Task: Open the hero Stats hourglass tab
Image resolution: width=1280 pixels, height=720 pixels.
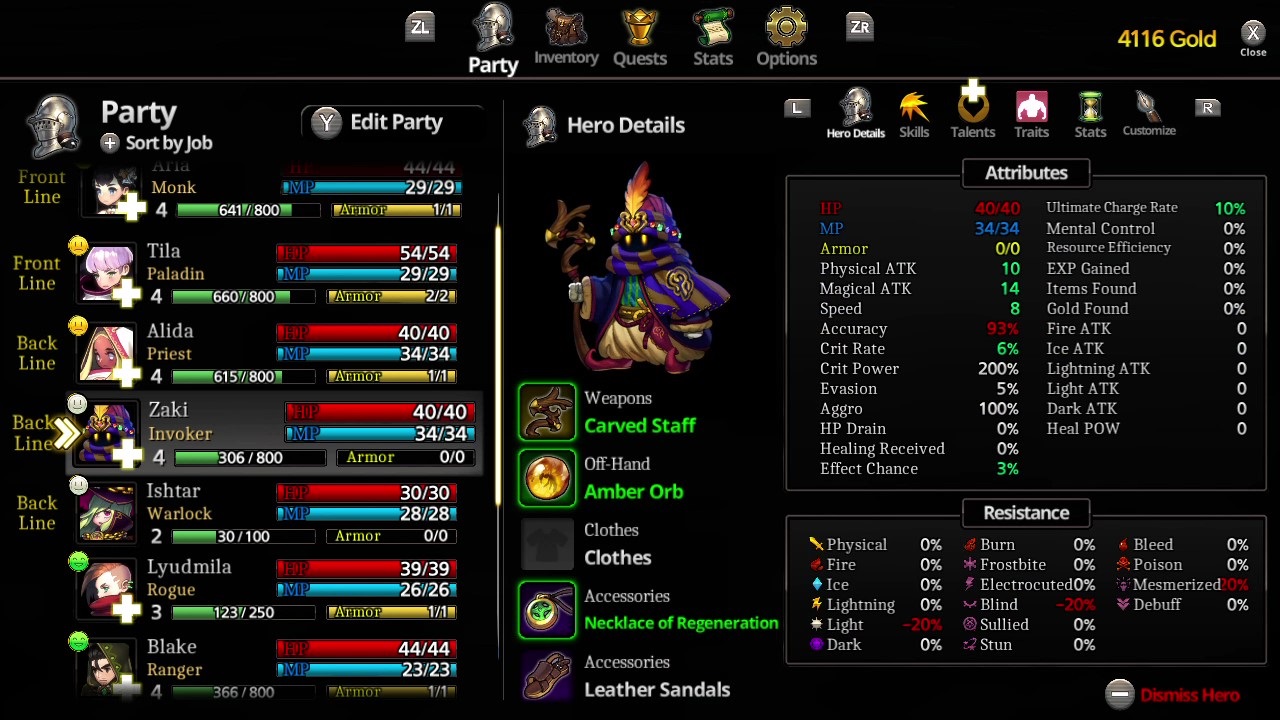Action: click(x=1089, y=108)
